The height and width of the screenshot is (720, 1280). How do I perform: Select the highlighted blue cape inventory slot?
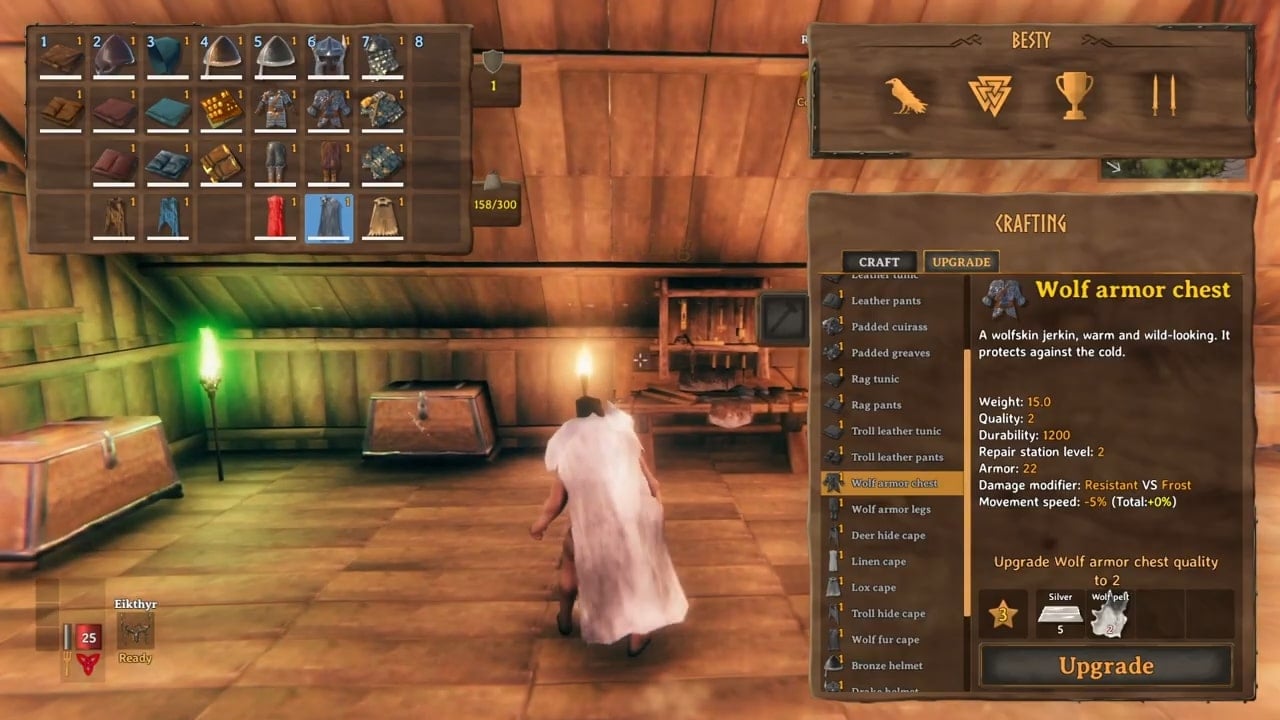[328, 217]
